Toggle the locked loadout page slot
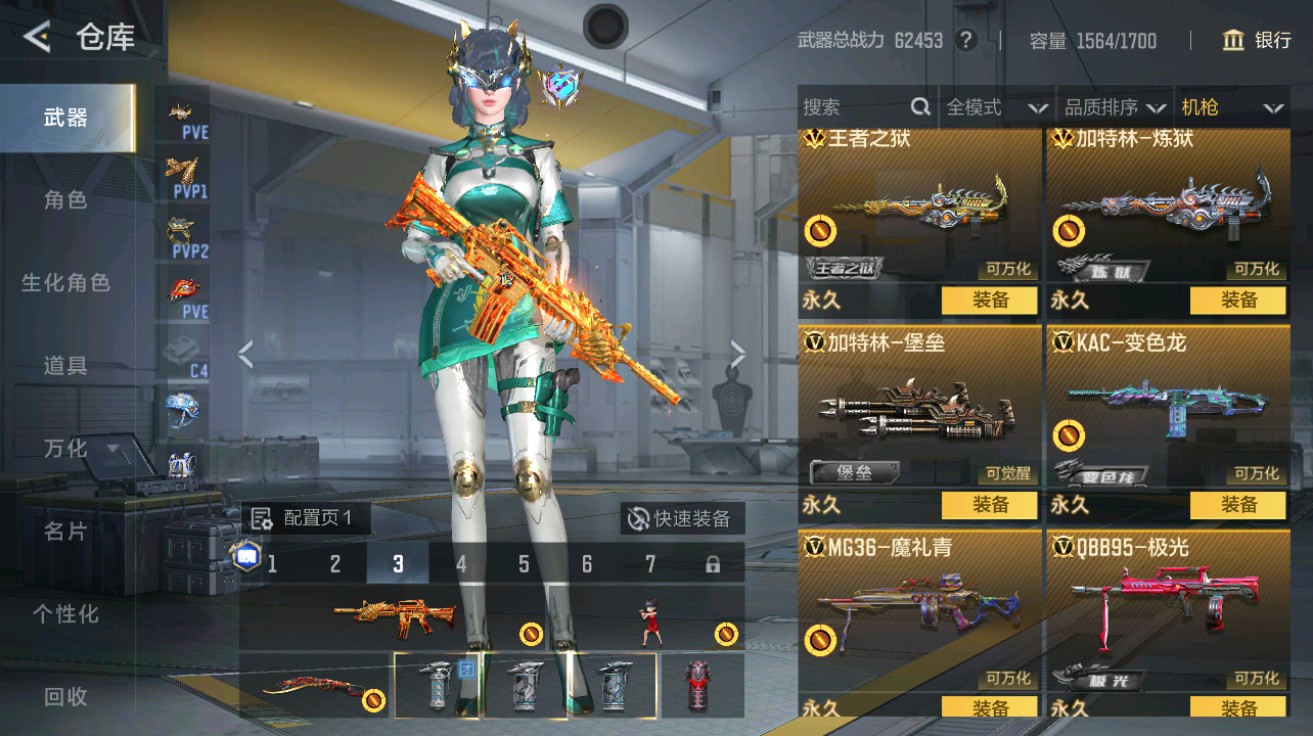1313x736 pixels. tap(711, 564)
